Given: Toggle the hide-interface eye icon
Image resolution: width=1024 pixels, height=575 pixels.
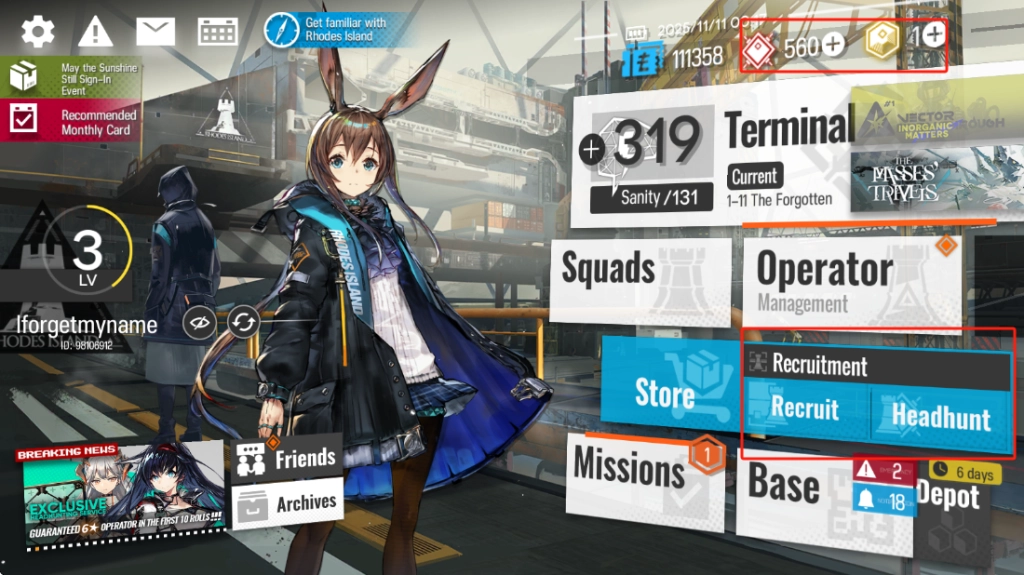Looking at the screenshot, I should pyautogui.click(x=200, y=323).
